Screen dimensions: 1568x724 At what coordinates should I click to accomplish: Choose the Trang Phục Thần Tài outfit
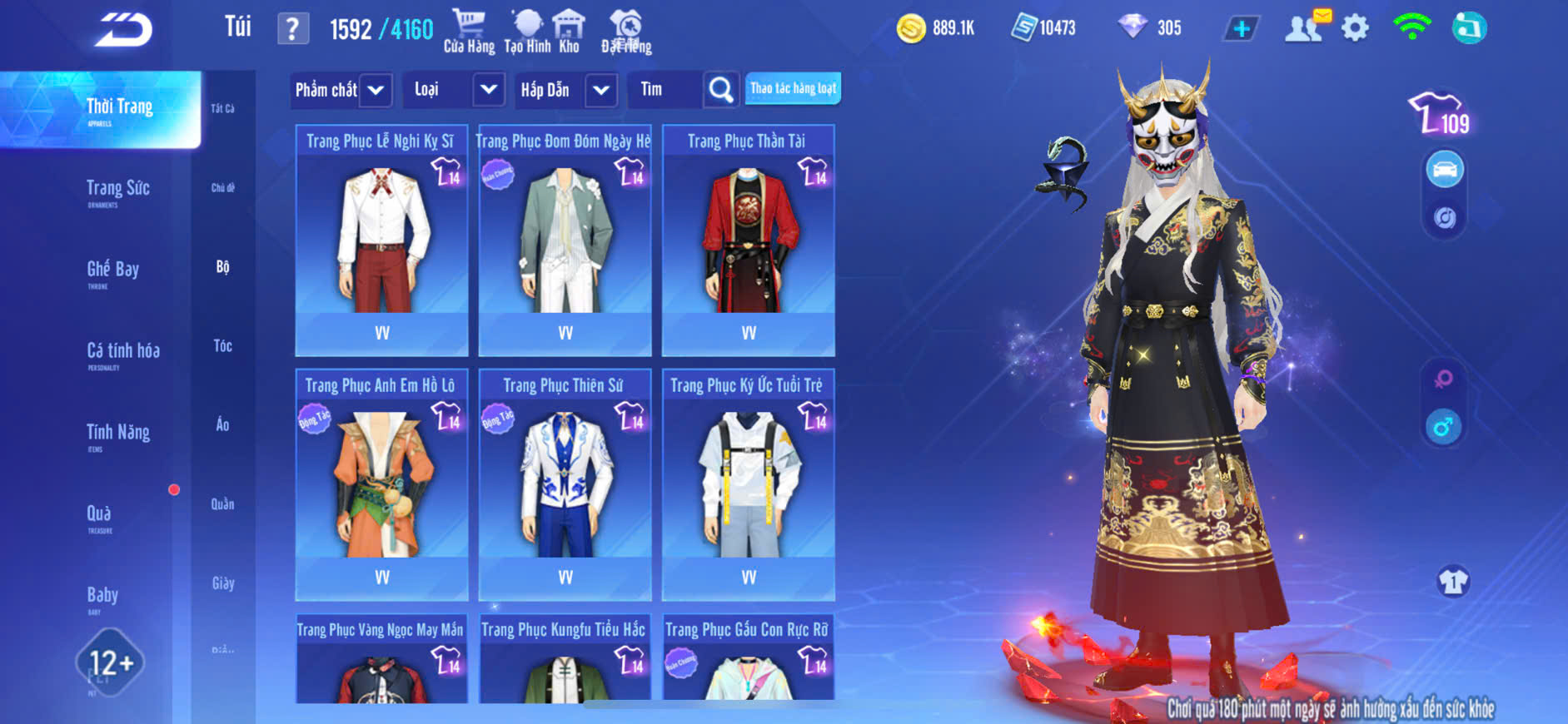[x=748, y=241]
